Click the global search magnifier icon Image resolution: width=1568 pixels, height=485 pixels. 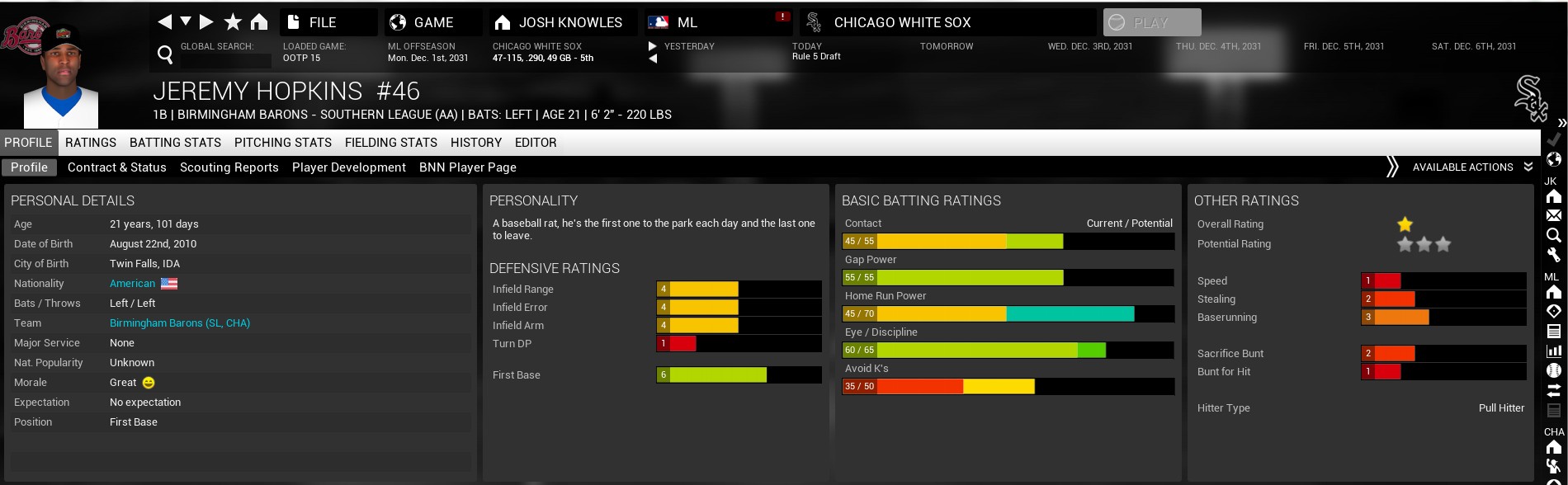[x=165, y=54]
